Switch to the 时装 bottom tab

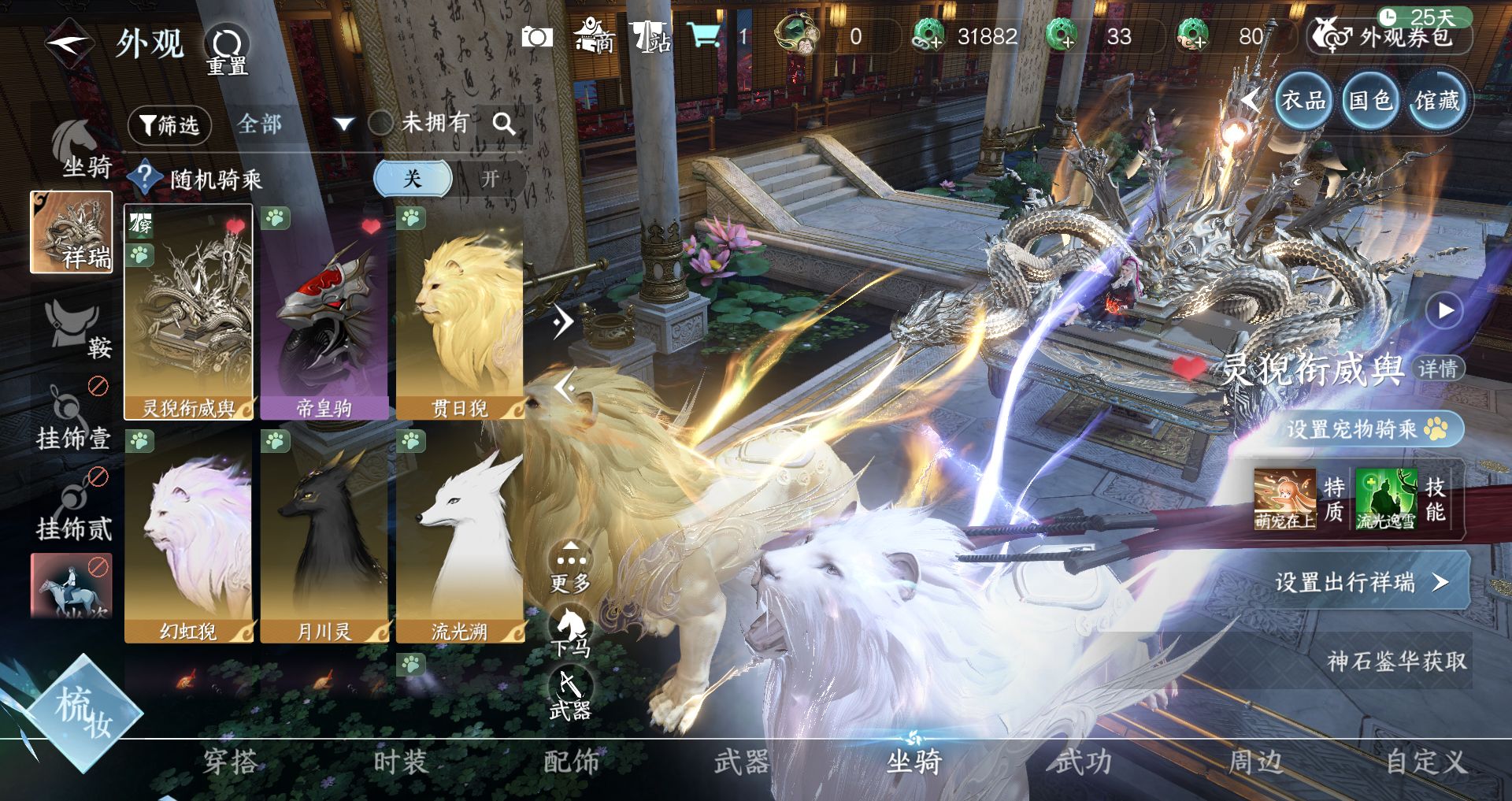pyautogui.click(x=400, y=762)
